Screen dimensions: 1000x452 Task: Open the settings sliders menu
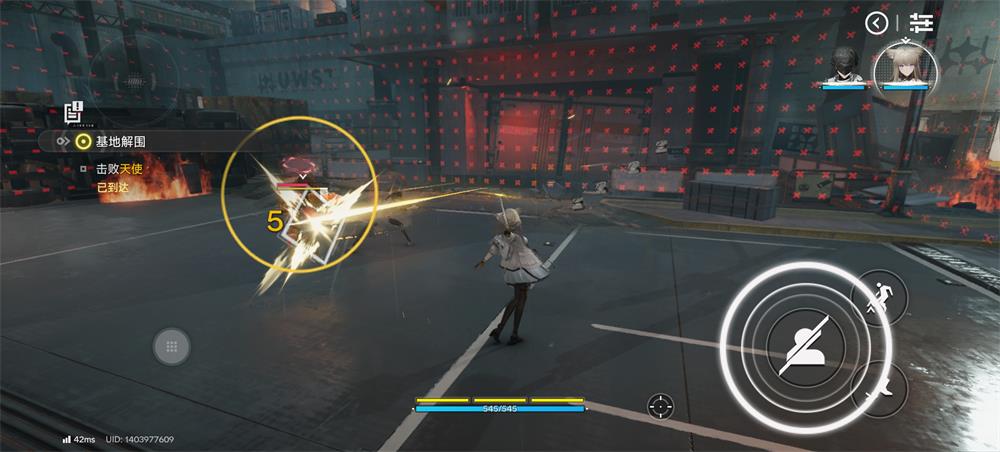point(921,22)
